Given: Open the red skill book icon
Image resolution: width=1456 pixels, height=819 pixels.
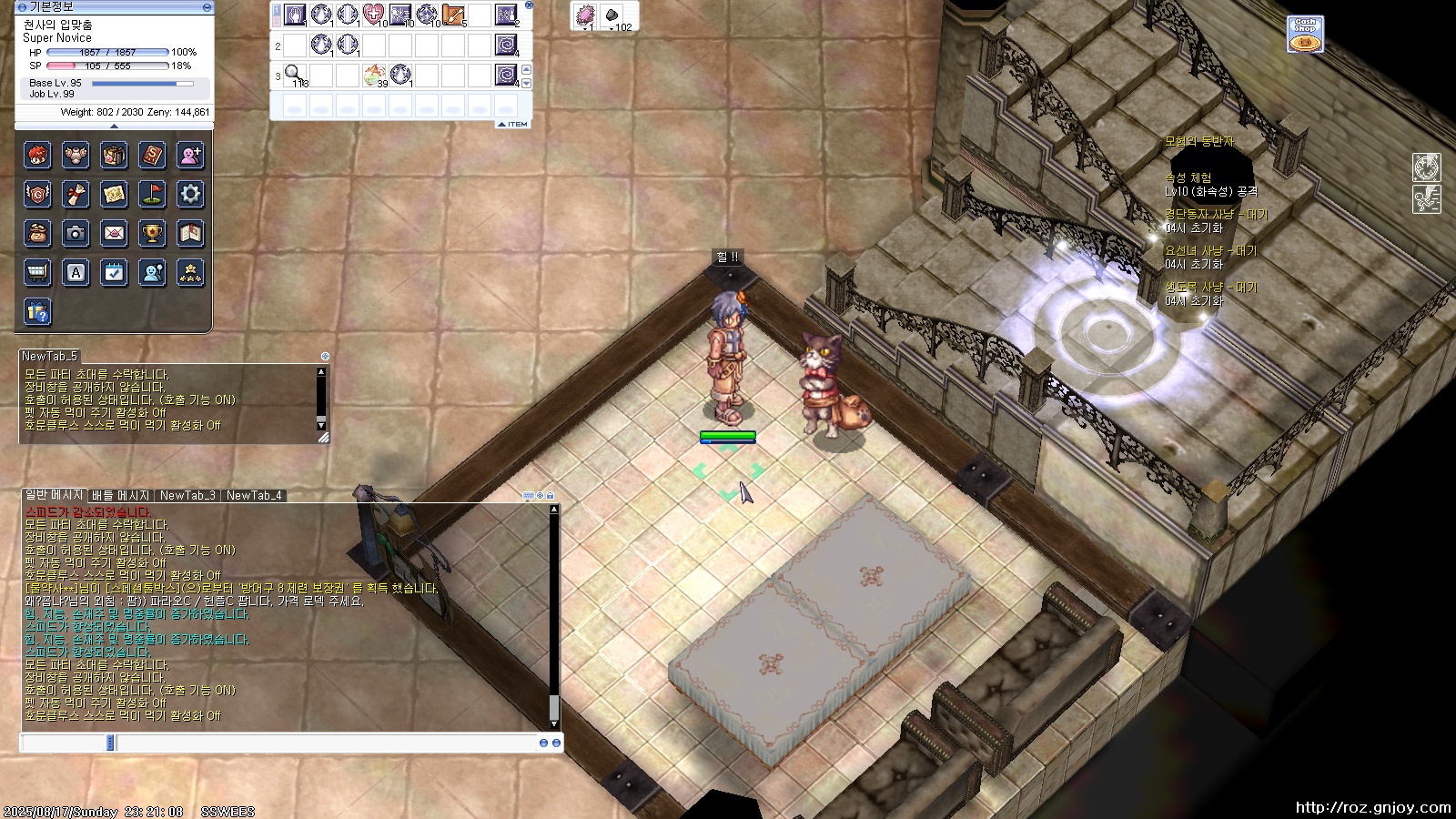Looking at the screenshot, I should pos(152,156).
